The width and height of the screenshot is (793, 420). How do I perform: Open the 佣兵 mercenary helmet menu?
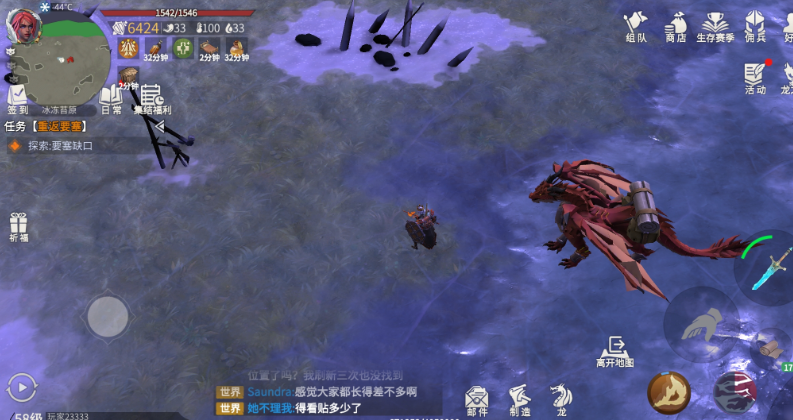754,26
